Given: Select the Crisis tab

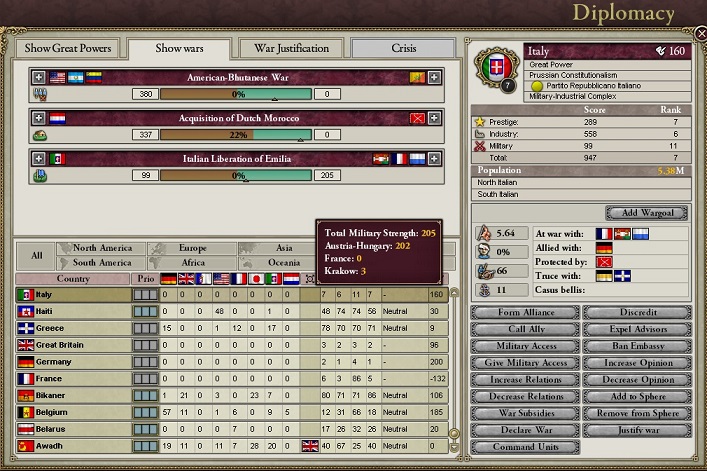Looking at the screenshot, I should point(404,48).
